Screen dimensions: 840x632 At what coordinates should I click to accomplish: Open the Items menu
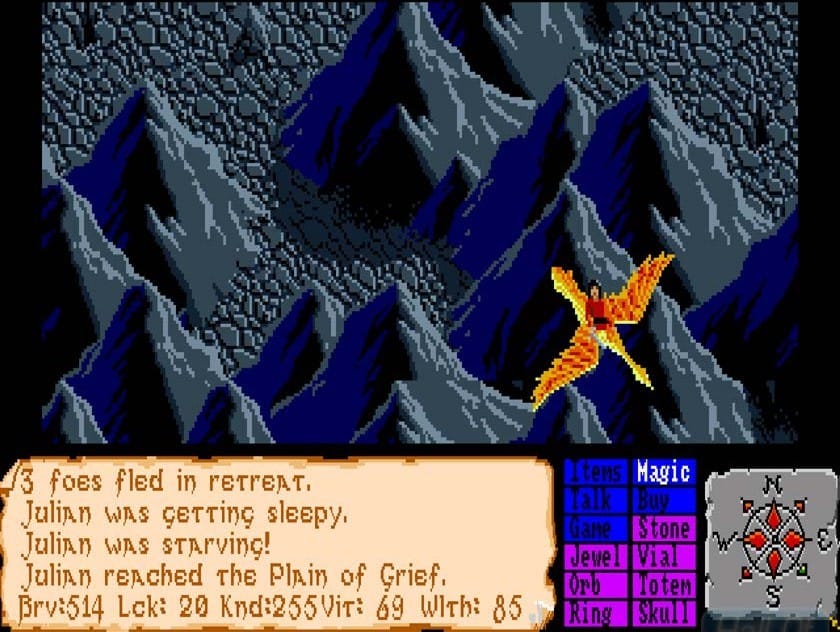596,472
